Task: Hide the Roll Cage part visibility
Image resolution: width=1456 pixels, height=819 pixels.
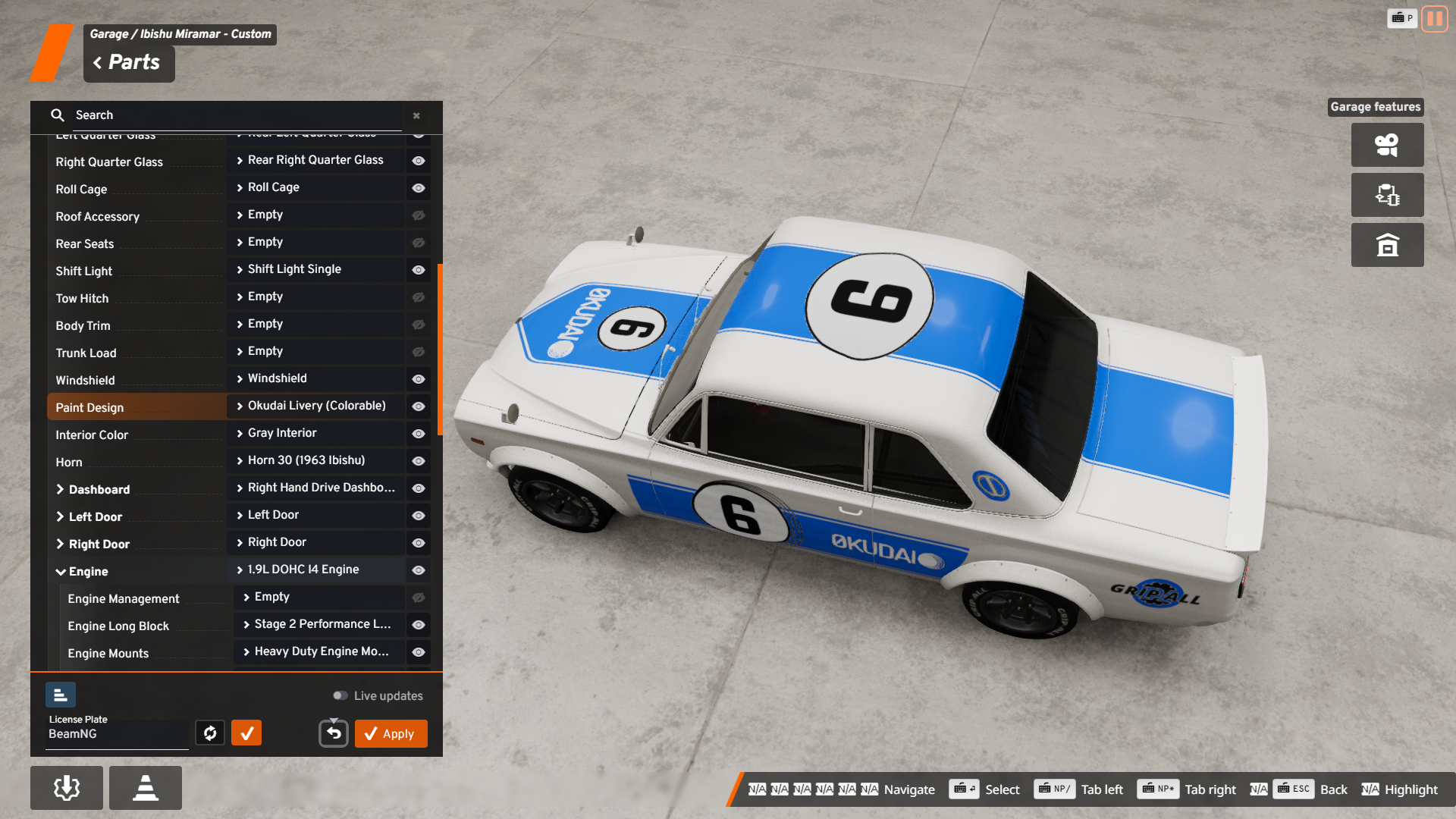Action: click(x=418, y=188)
